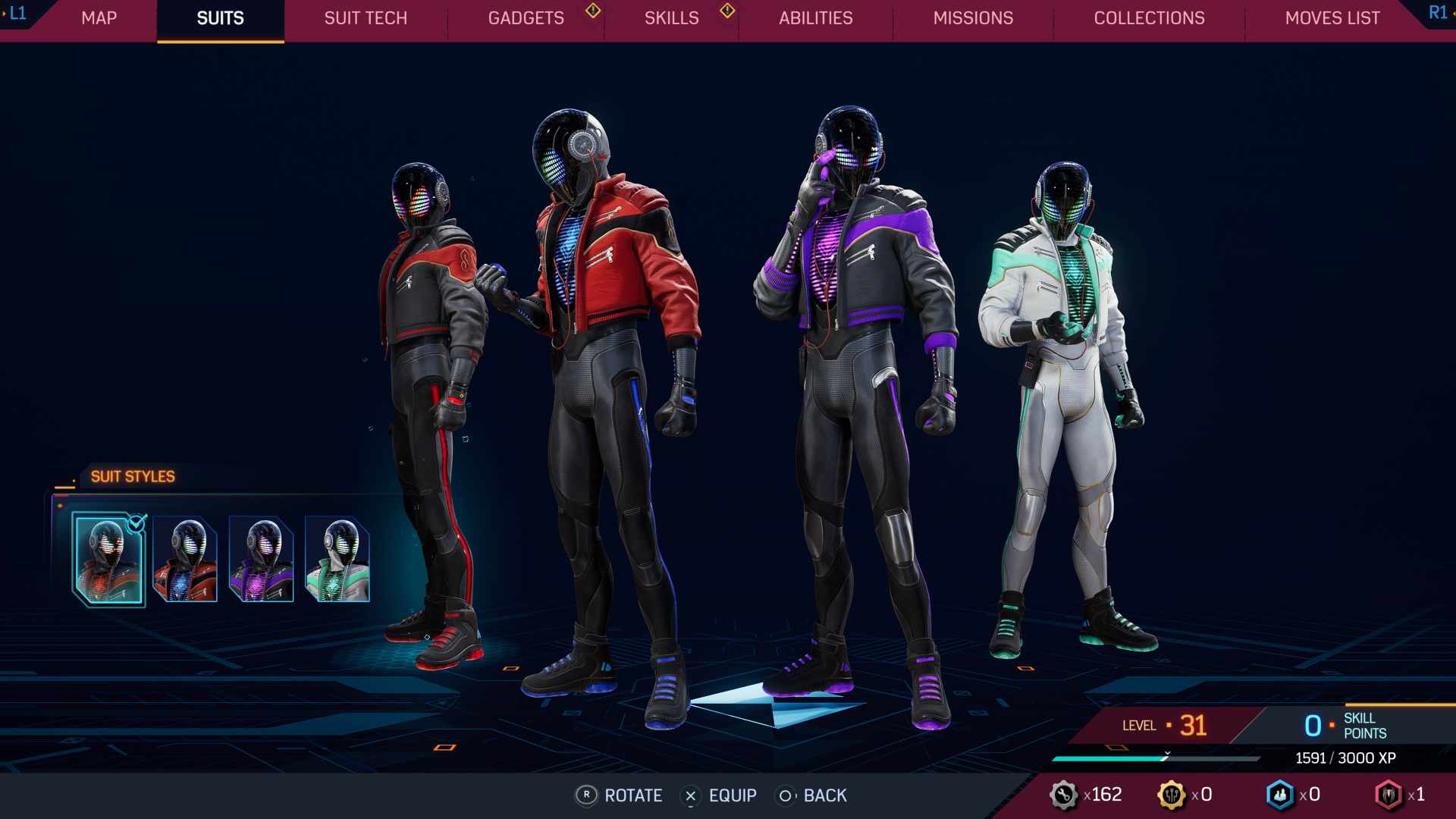The image size is (1456, 819).
Task: Open the MOVES LIST tab
Action: point(1331,18)
